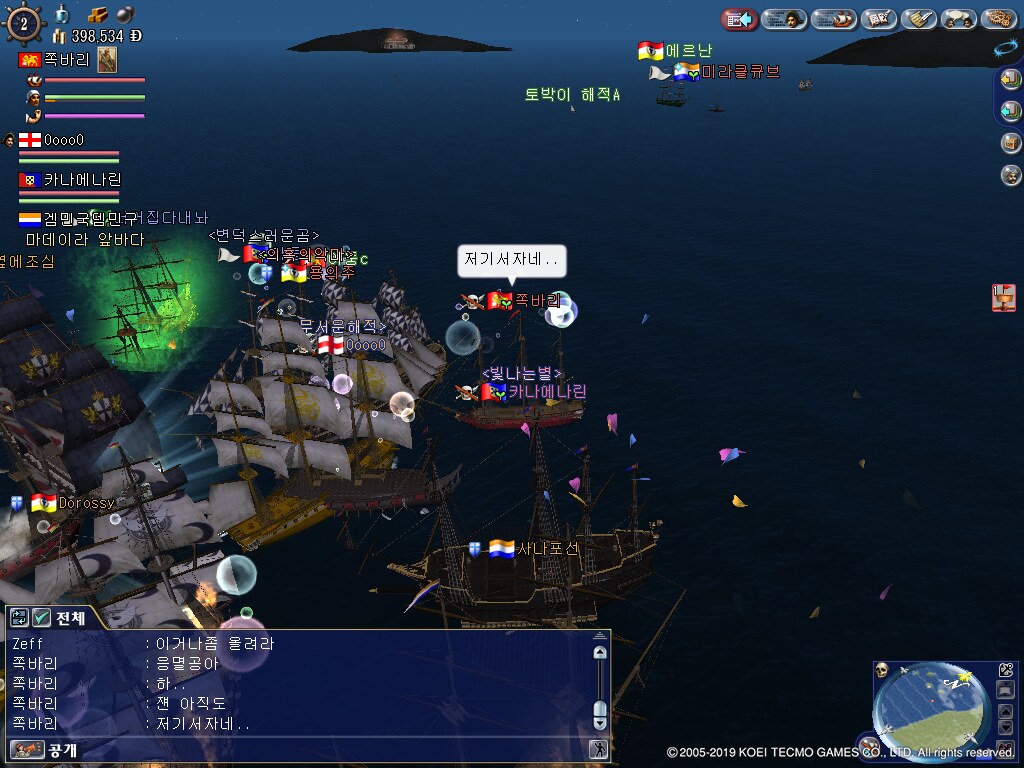Viewport: 1024px width, 768px height.
Task: Click the minimap zoom up arrow
Action: (1006, 712)
